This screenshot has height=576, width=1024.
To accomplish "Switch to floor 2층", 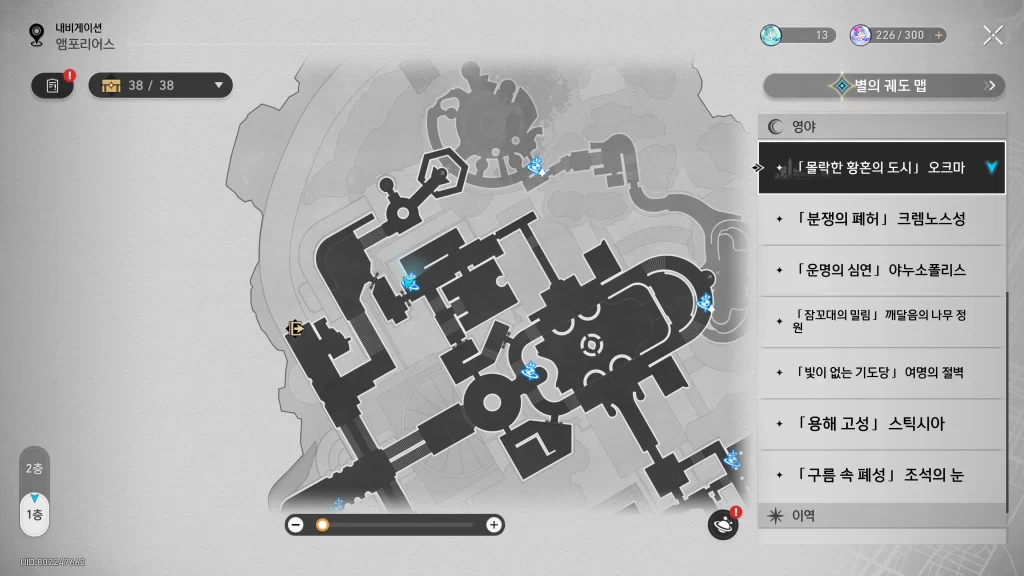I will (x=34, y=468).
